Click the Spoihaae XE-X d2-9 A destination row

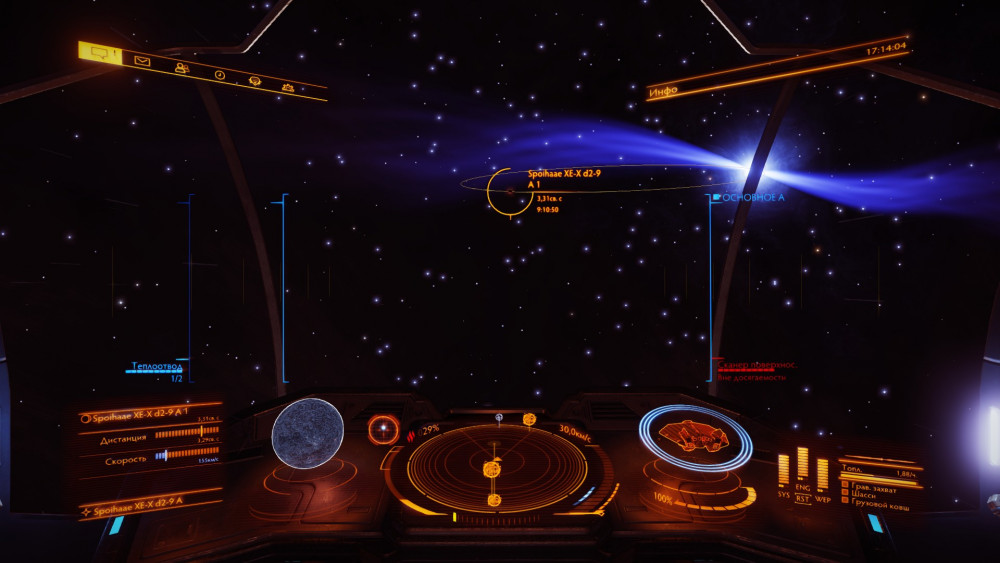point(150,510)
